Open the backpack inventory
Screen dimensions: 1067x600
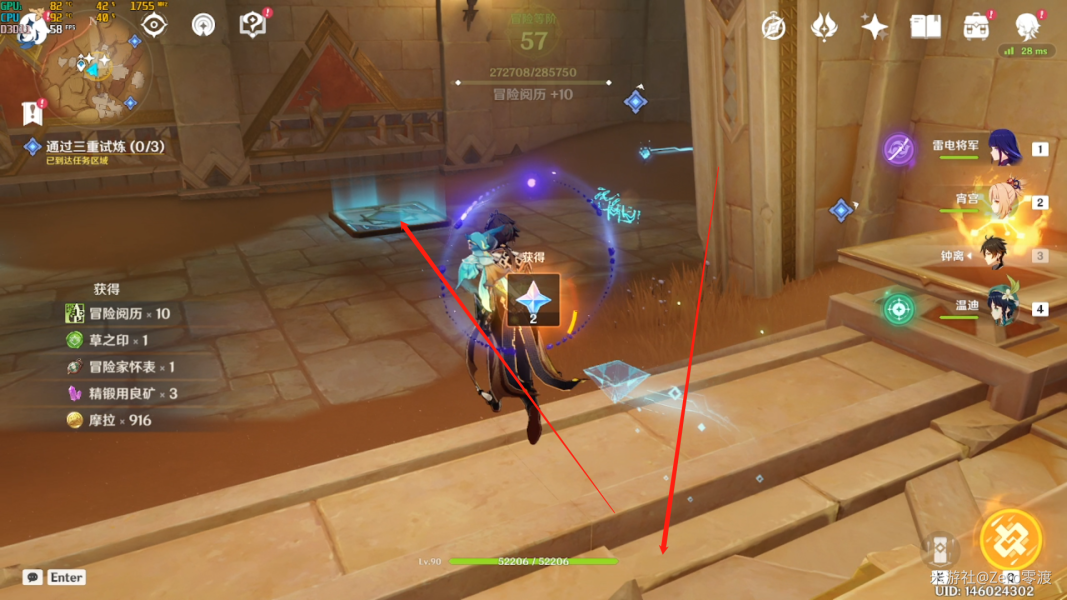point(976,27)
